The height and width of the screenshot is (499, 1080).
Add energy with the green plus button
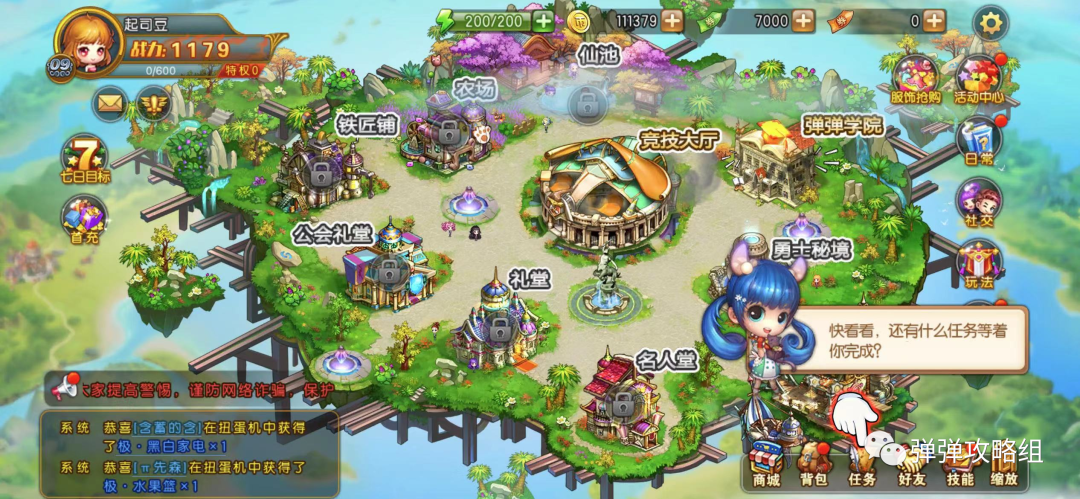click(x=542, y=21)
